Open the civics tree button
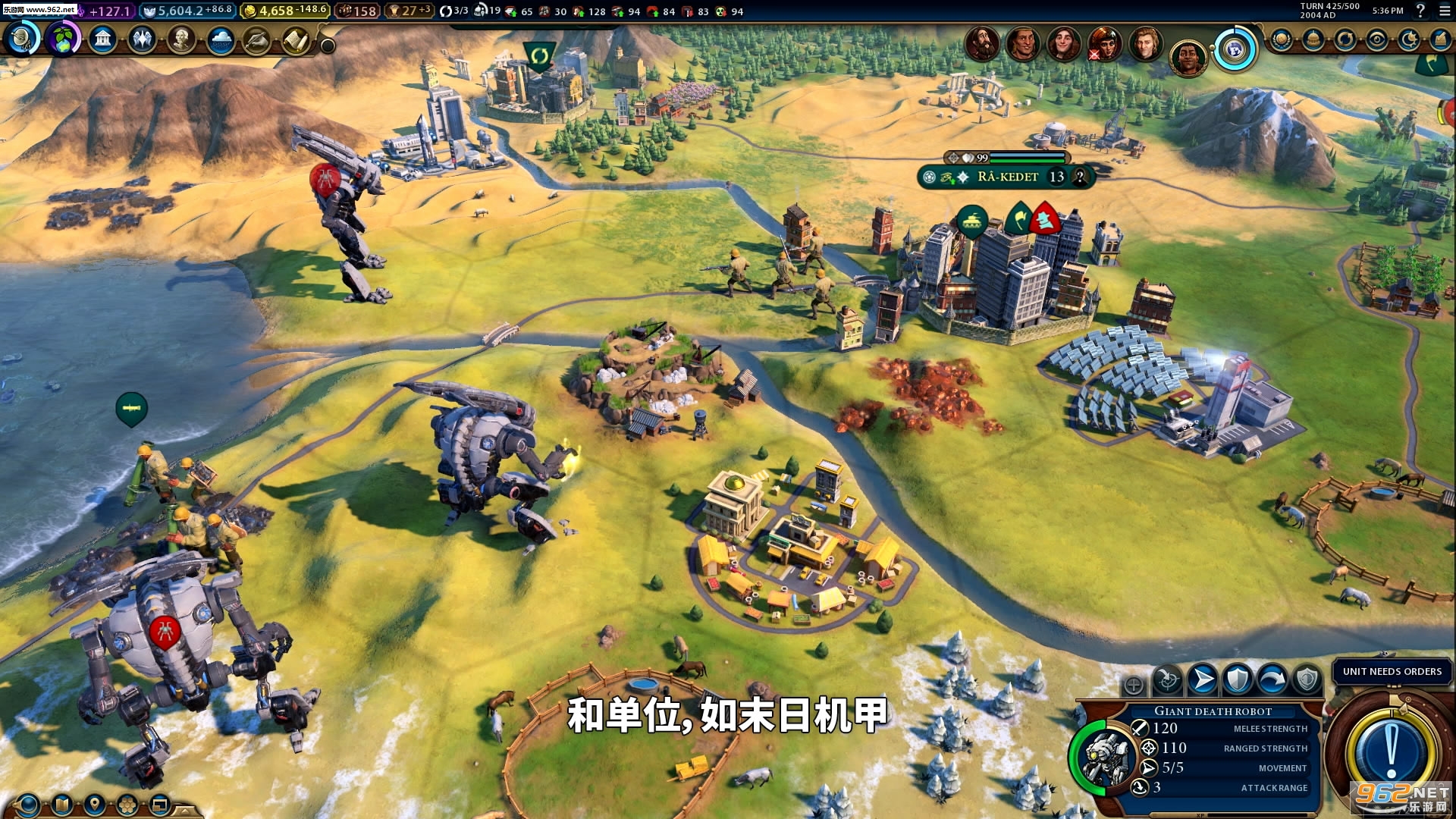The image size is (1456, 819). point(63,38)
